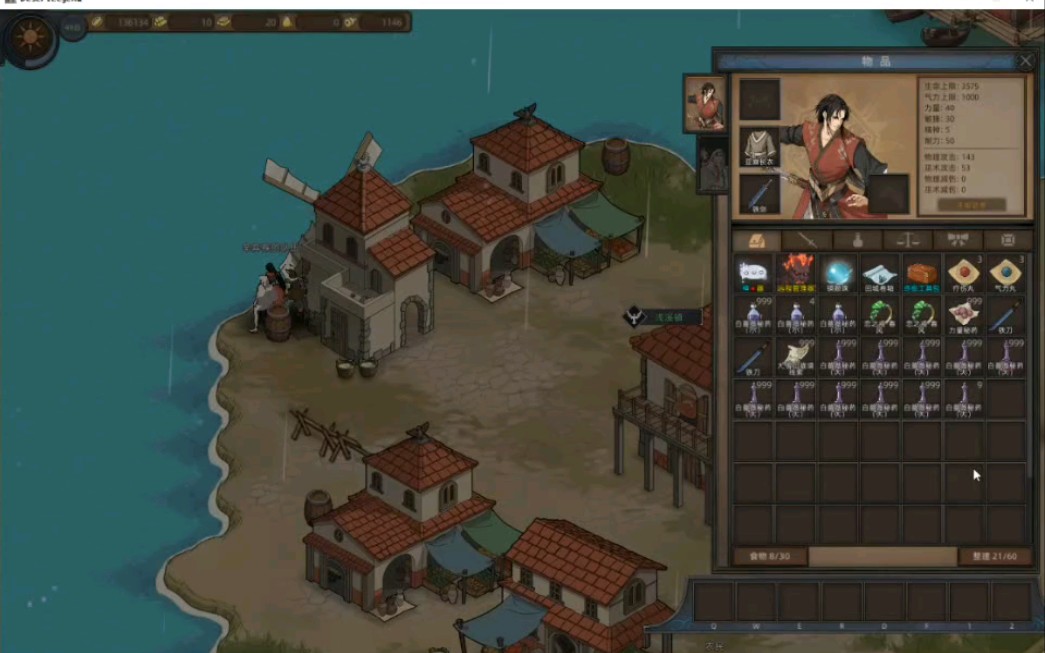The height and width of the screenshot is (653, 1045).
Task: Select the 气力丸 blue pill item
Action: (1005, 274)
